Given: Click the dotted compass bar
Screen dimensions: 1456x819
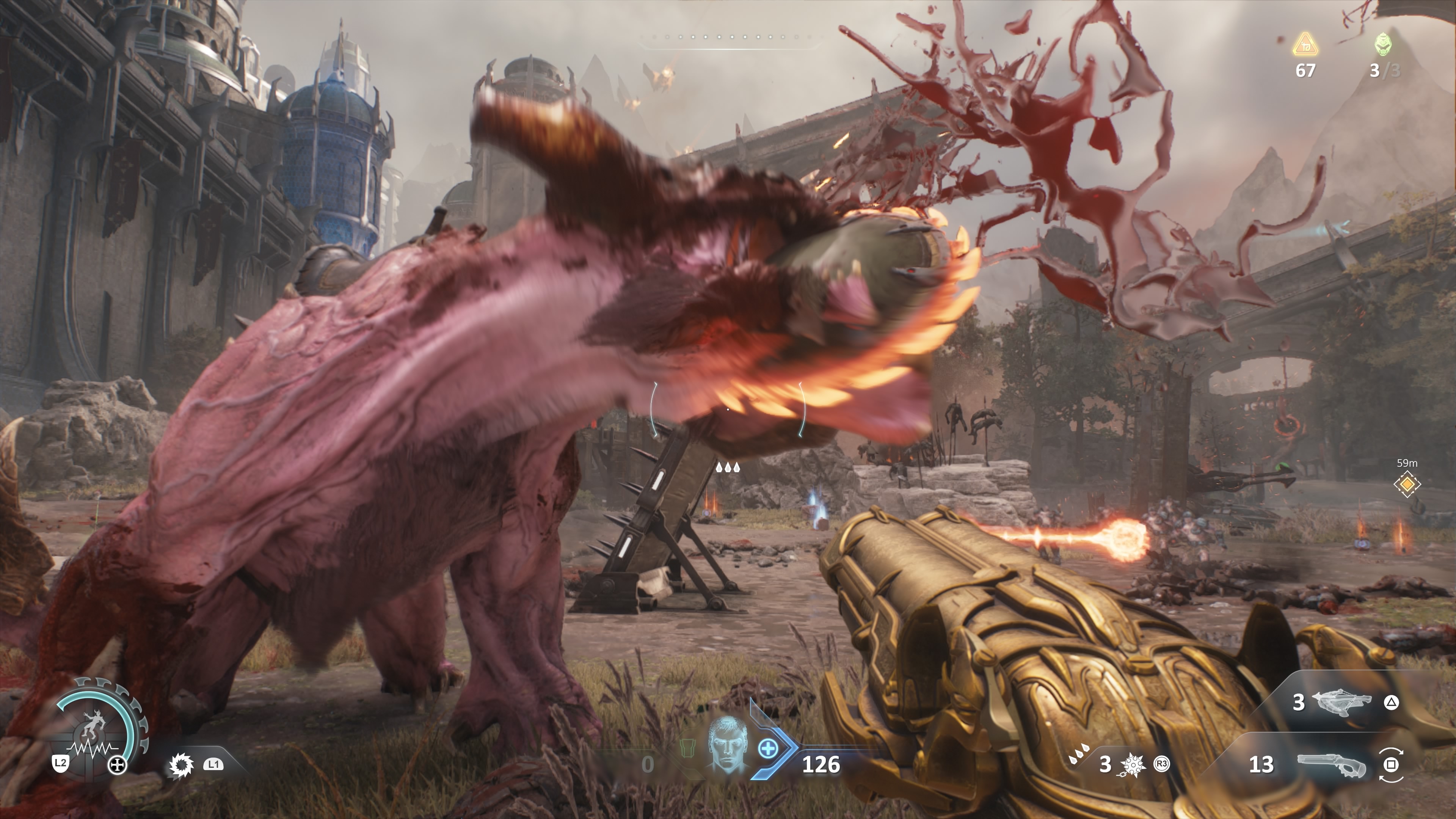Looking at the screenshot, I should [x=731, y=38].
